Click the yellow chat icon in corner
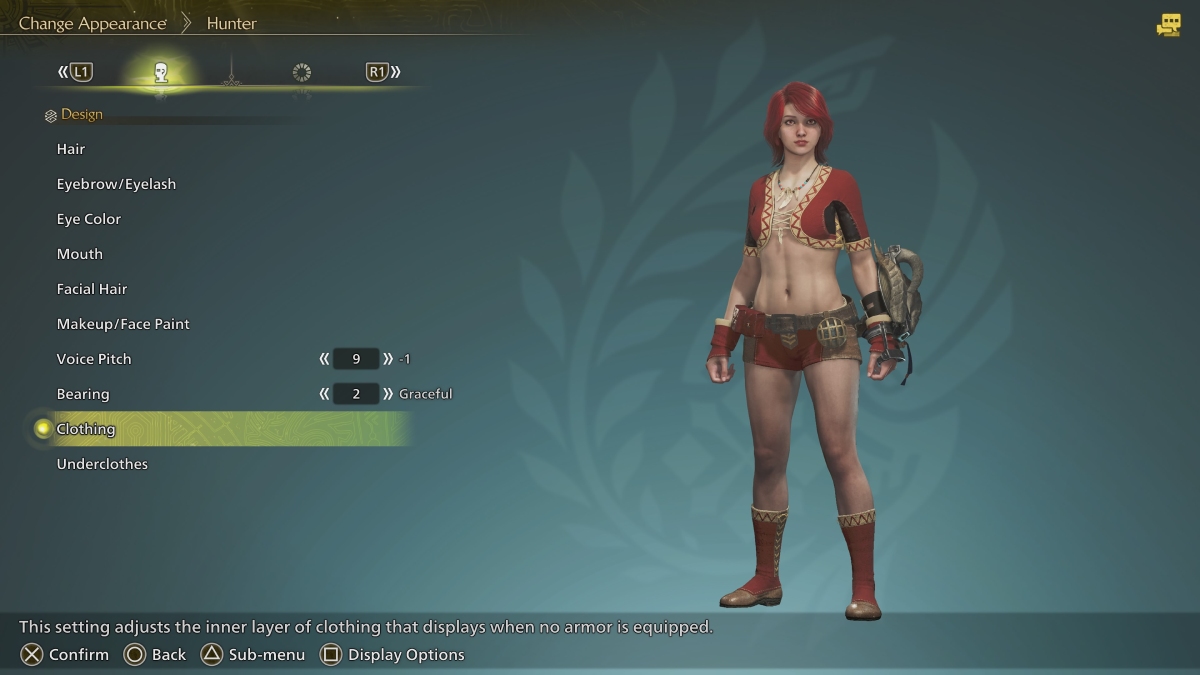Viewport: 1200px width, 675px height. [x=1168, y=25]
